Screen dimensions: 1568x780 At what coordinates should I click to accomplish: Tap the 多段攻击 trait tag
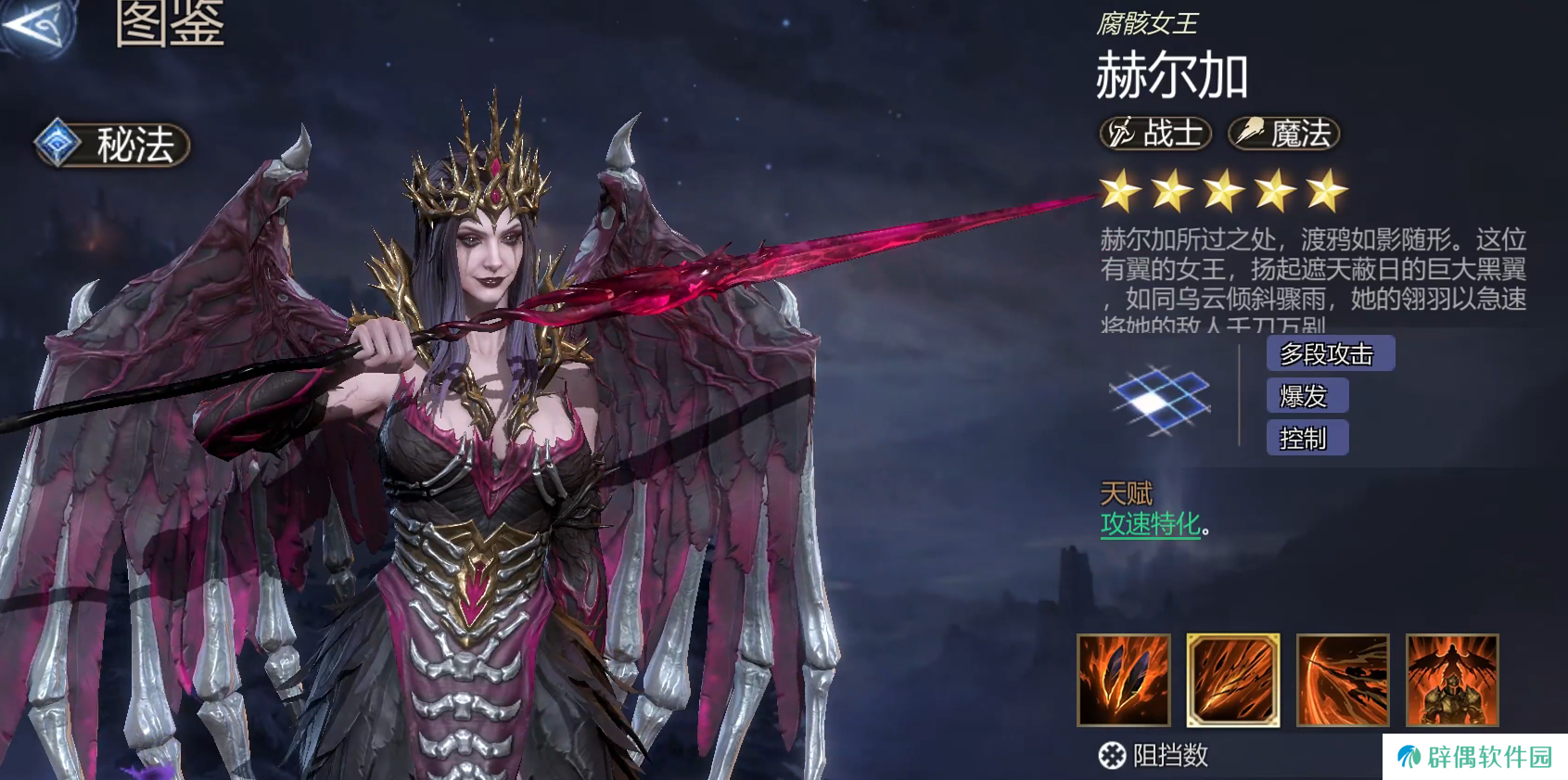click(x=1330, y=353)
